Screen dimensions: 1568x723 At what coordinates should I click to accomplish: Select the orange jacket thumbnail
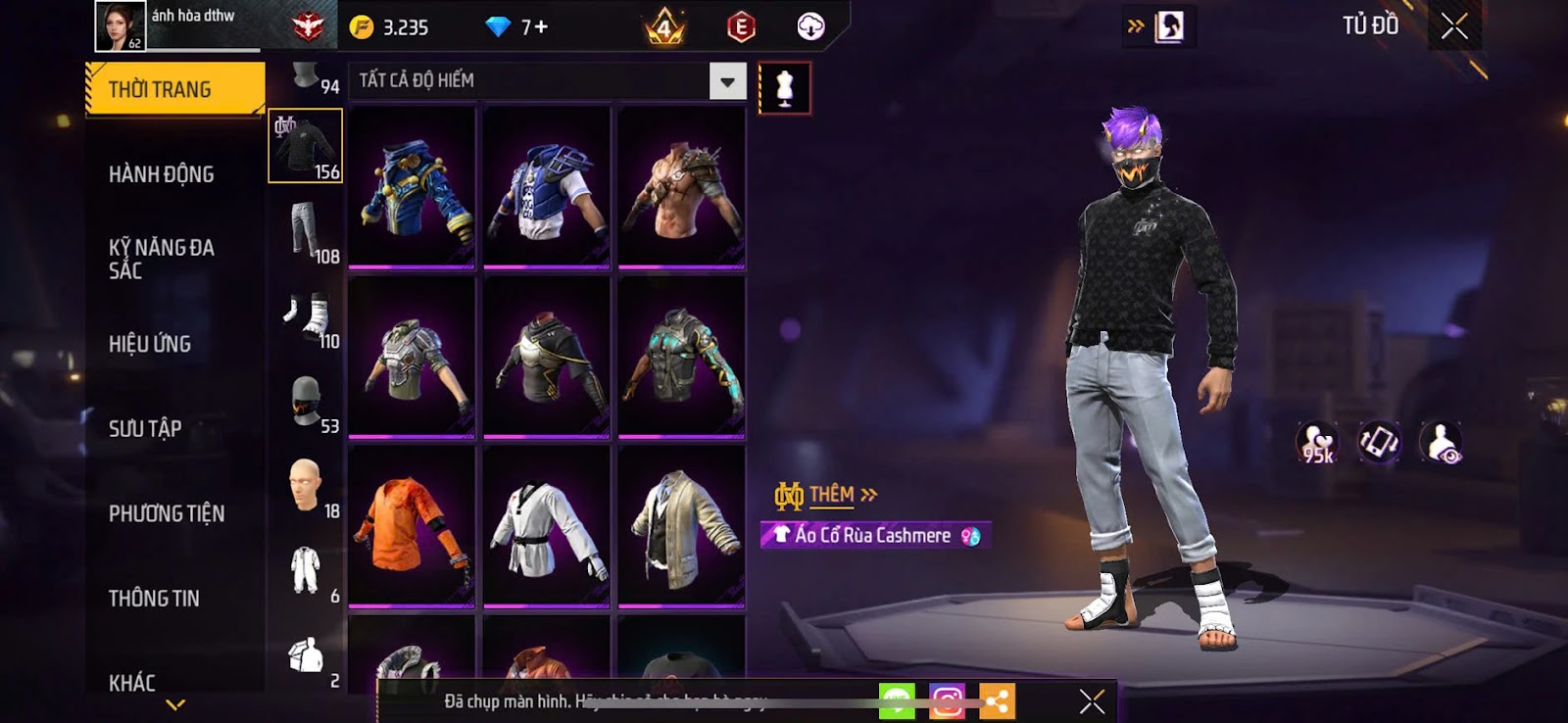412,526
